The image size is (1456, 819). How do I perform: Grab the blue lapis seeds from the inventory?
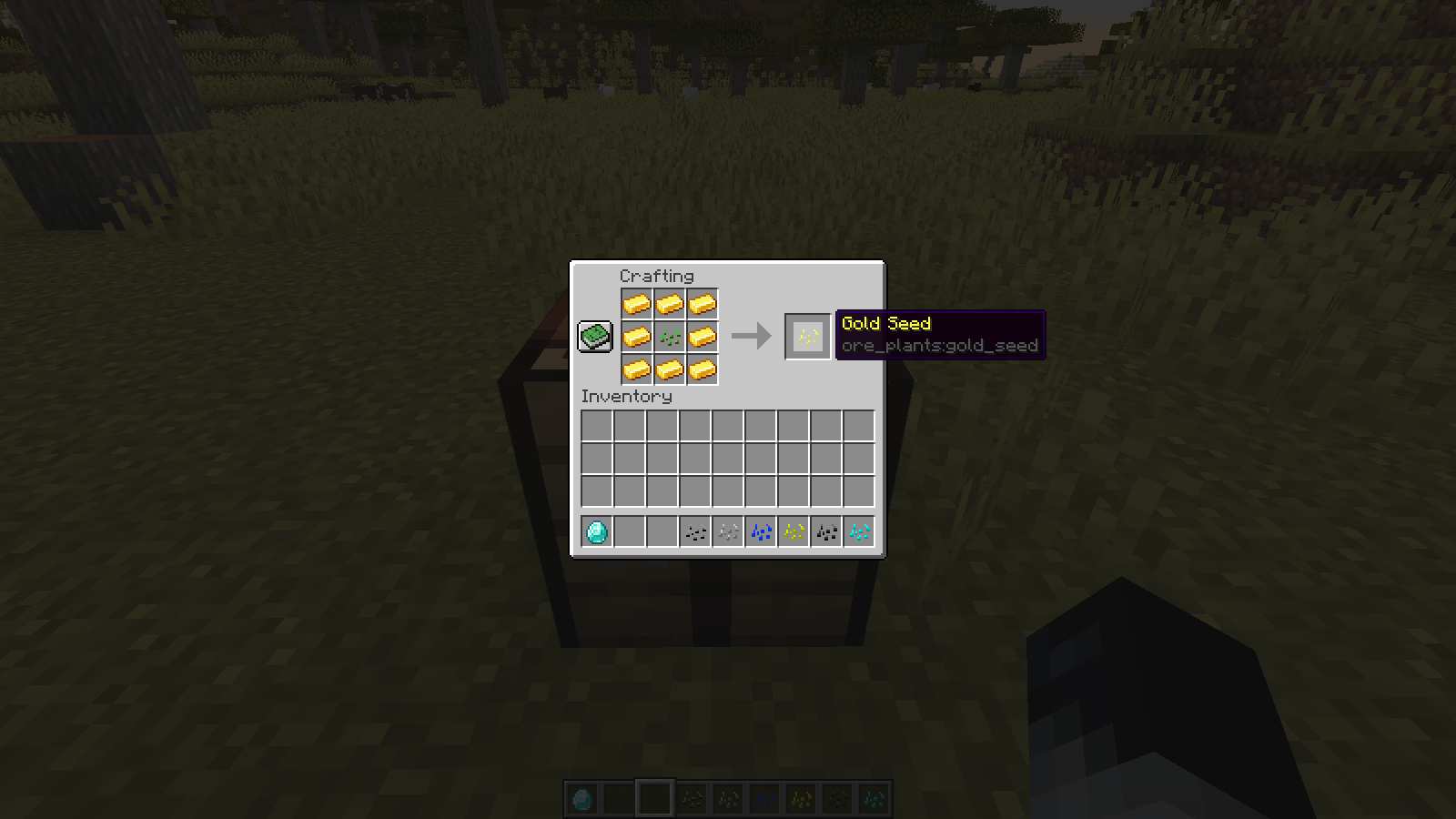click(x=761, y=531)
